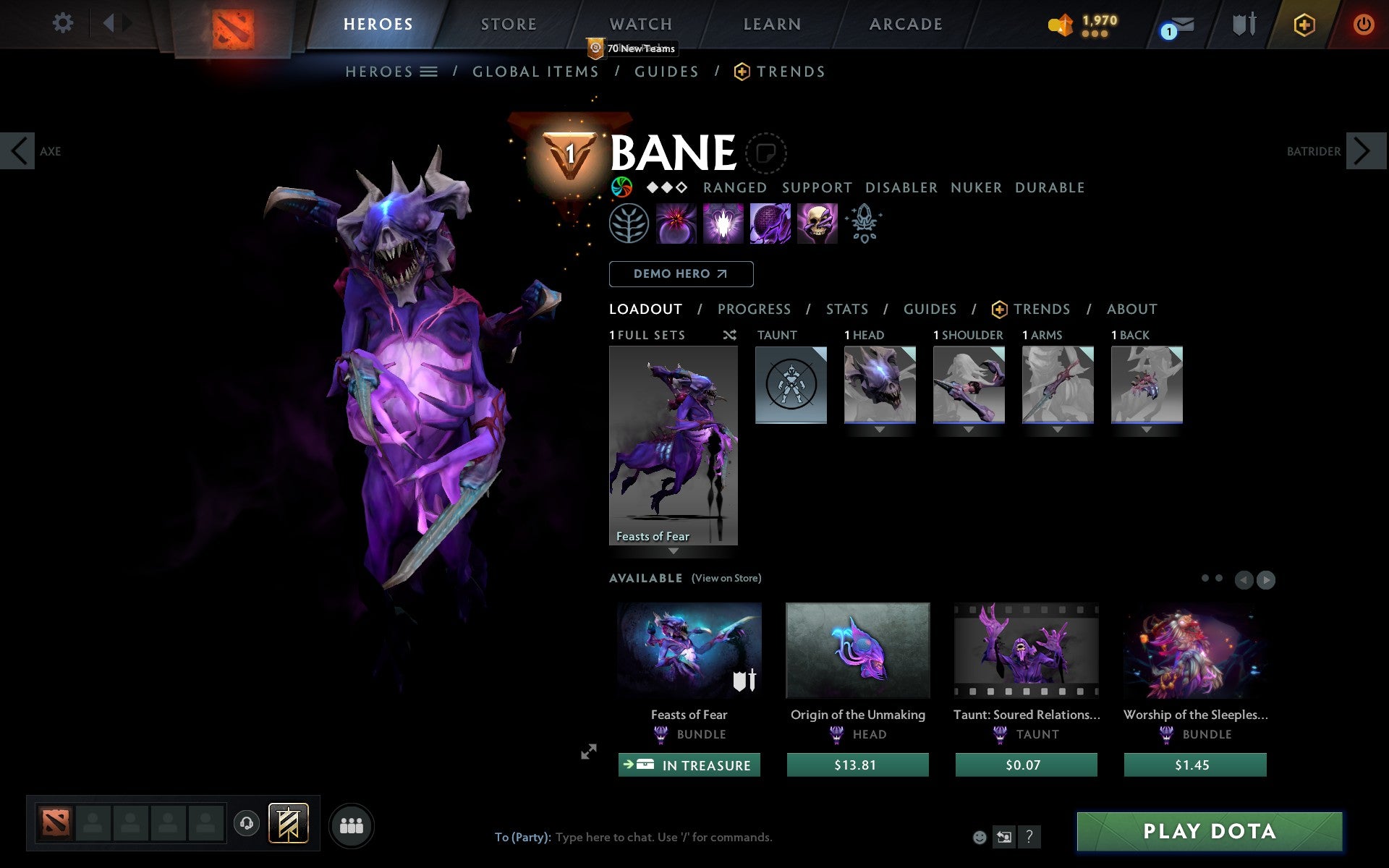This screenshot has height=868, width=1389.
Task: Open the friends list icon near party slots
Action: pos(352,825)
